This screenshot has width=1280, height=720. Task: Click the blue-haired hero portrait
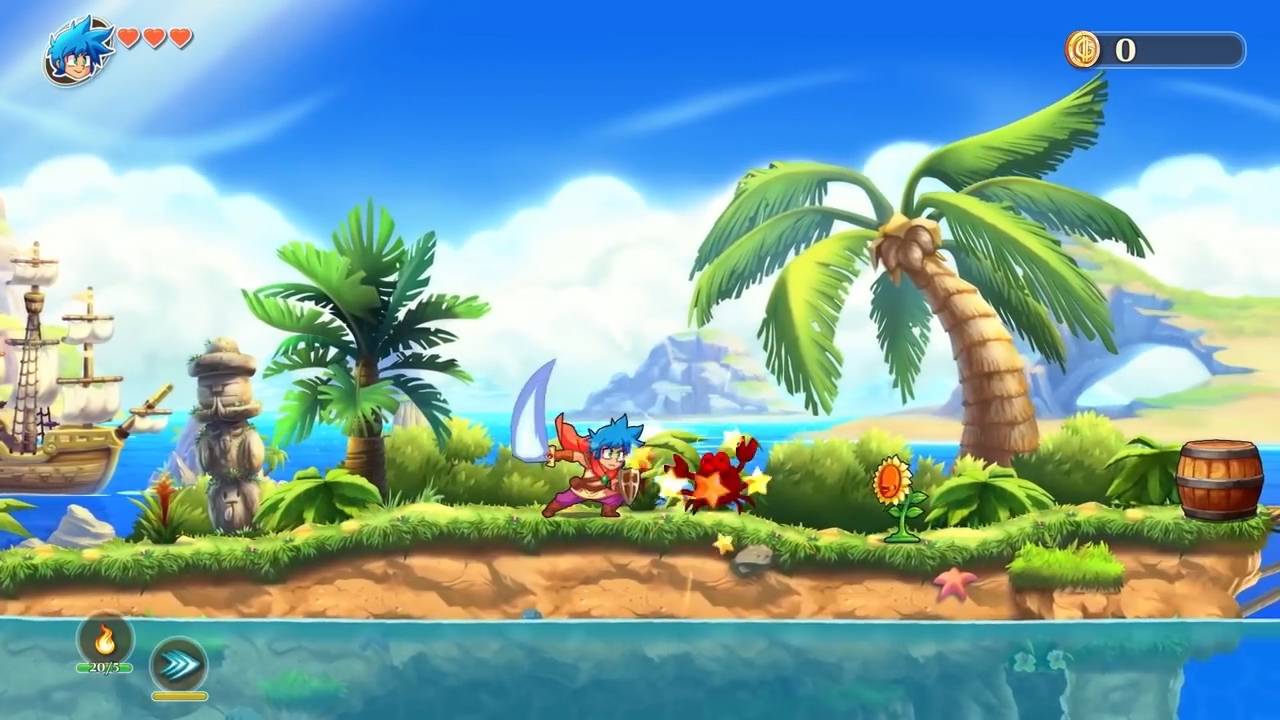[77, 50]
